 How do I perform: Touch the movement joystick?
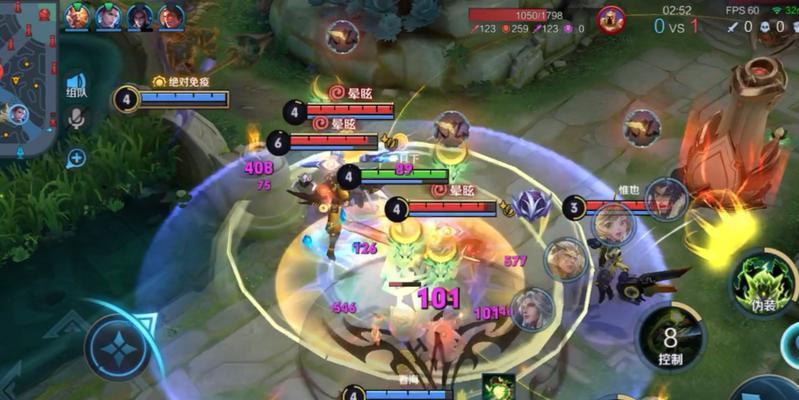point(118,347)
